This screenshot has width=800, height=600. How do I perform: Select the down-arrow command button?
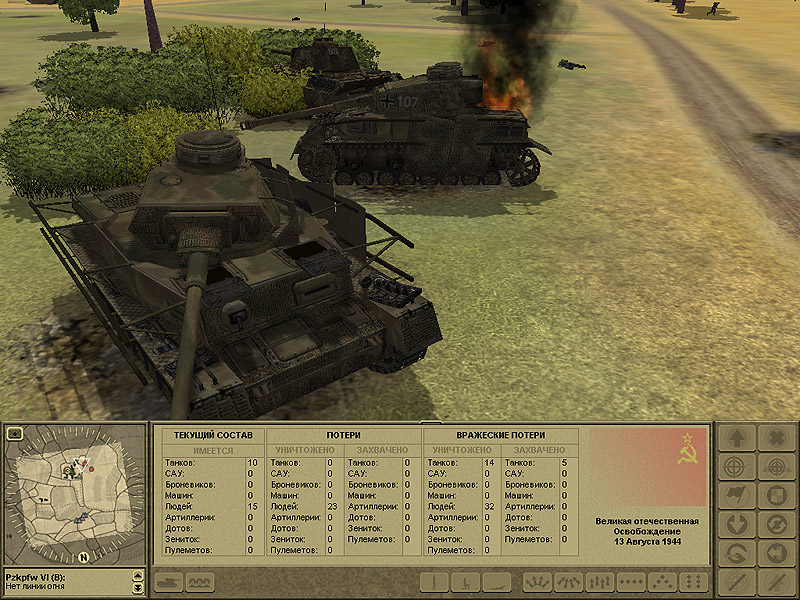[x=735, y=525]
